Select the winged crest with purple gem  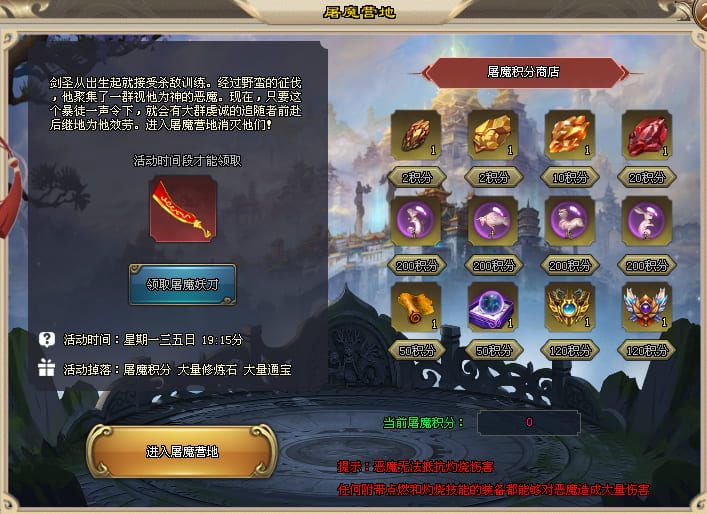pyautogui.click(x=647, y=307)
